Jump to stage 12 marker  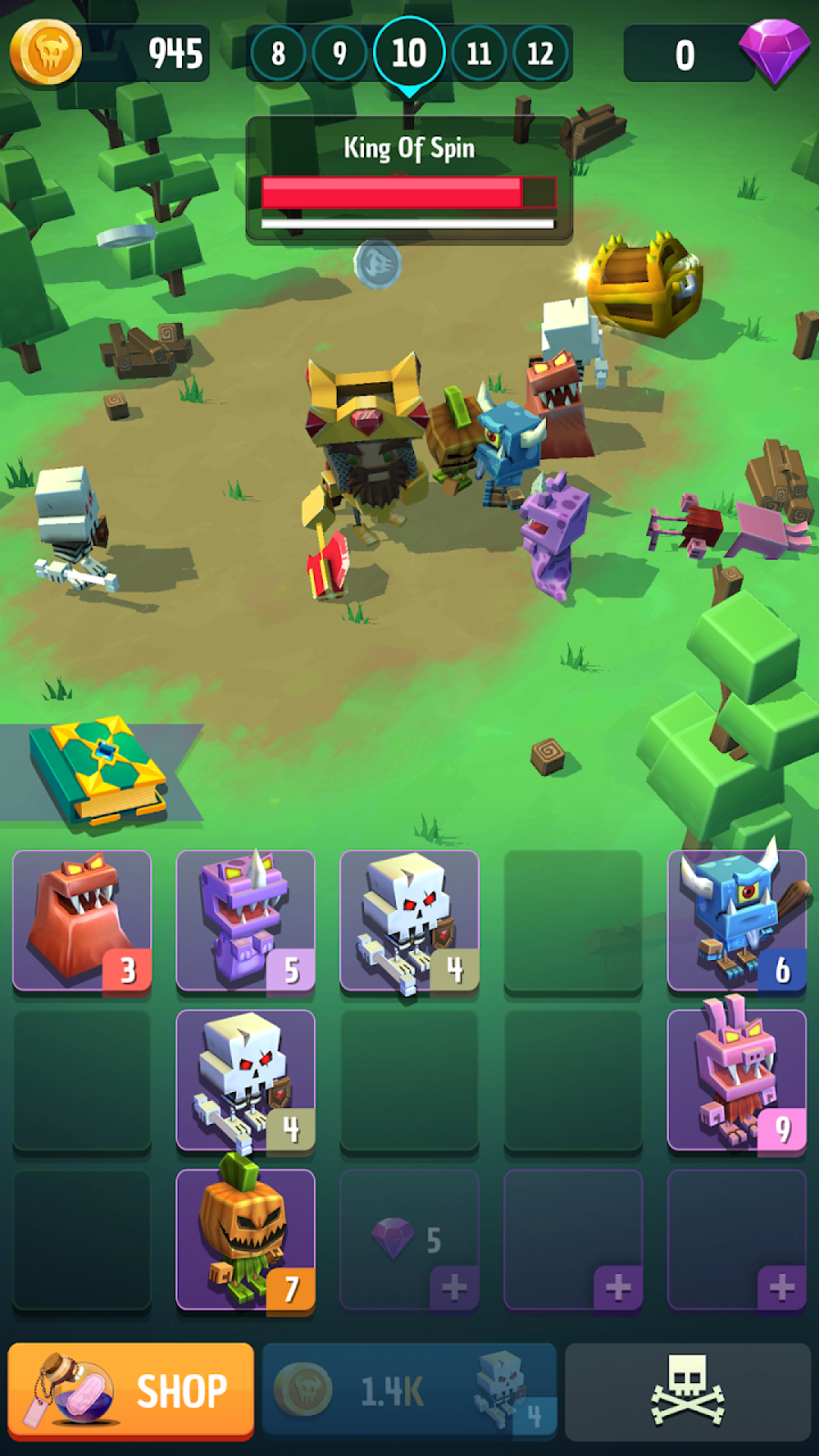click(x=540, y=53)
